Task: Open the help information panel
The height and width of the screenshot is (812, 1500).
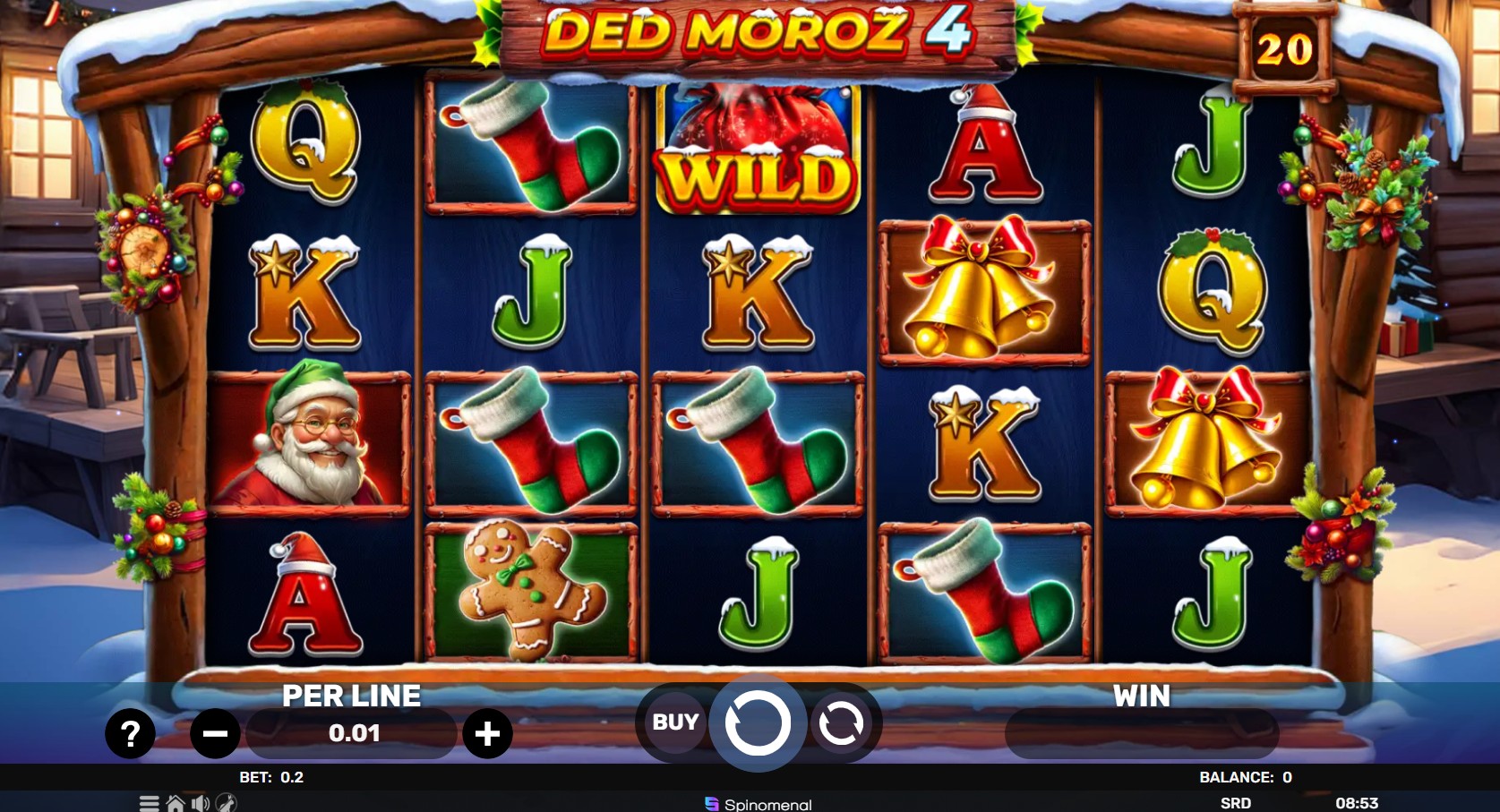Action: pos(130,734)
